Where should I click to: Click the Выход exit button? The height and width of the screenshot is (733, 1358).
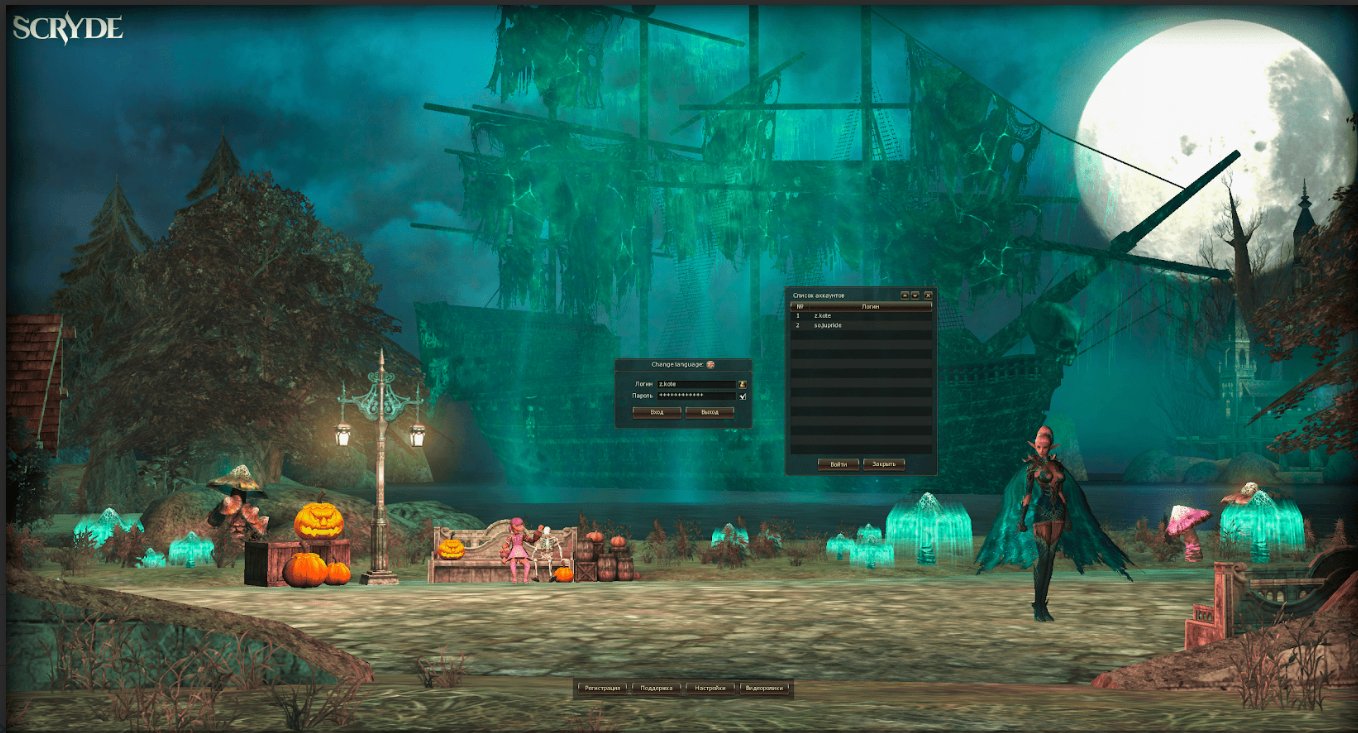[710, 412]
